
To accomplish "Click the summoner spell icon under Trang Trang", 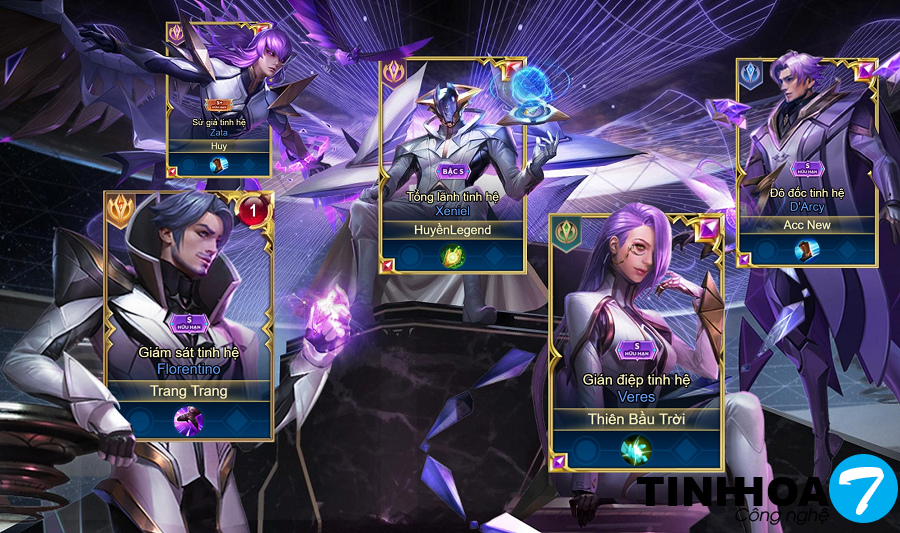I will 189,420.
